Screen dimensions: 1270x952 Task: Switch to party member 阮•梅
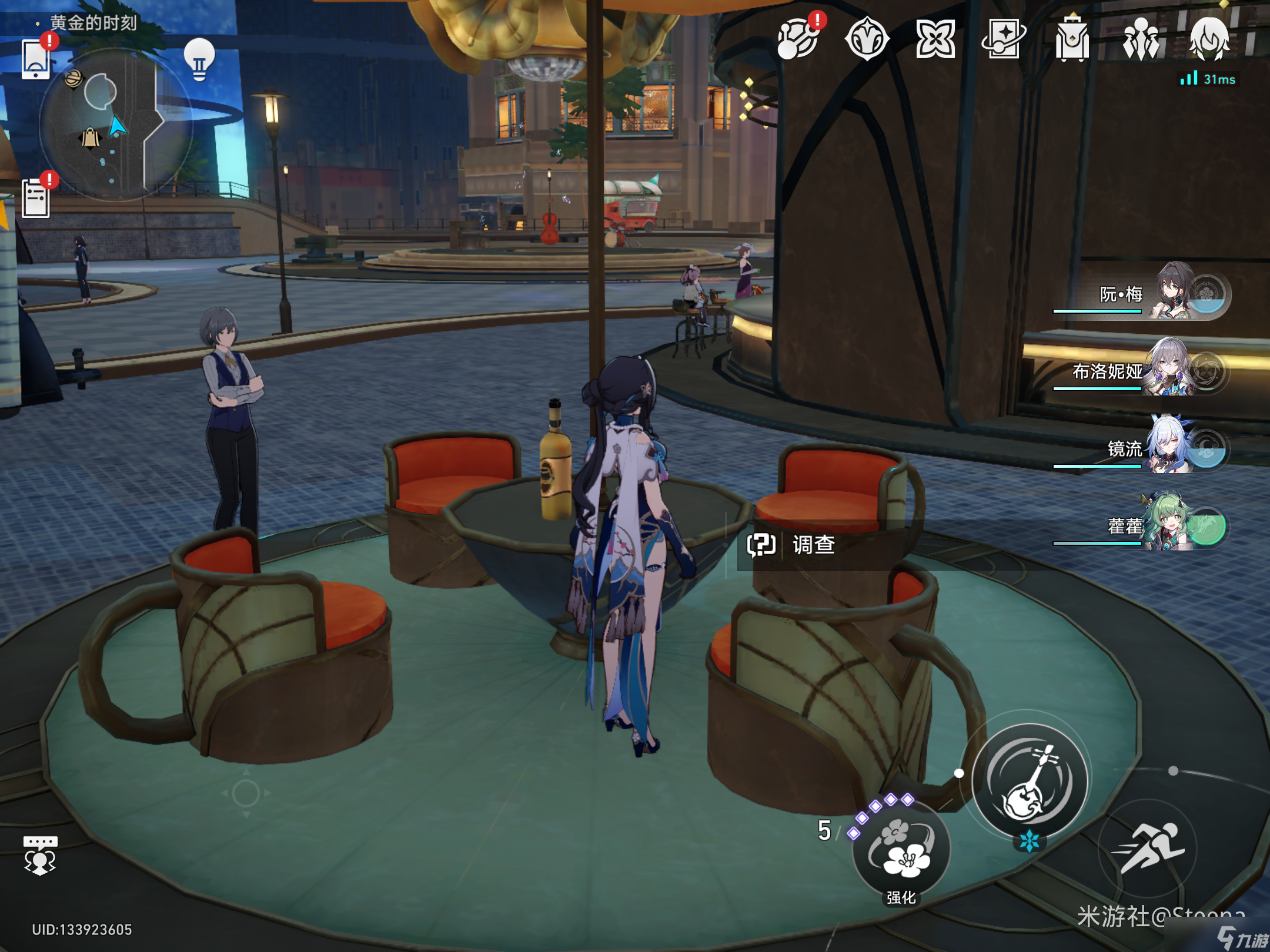click(1175, 293)
